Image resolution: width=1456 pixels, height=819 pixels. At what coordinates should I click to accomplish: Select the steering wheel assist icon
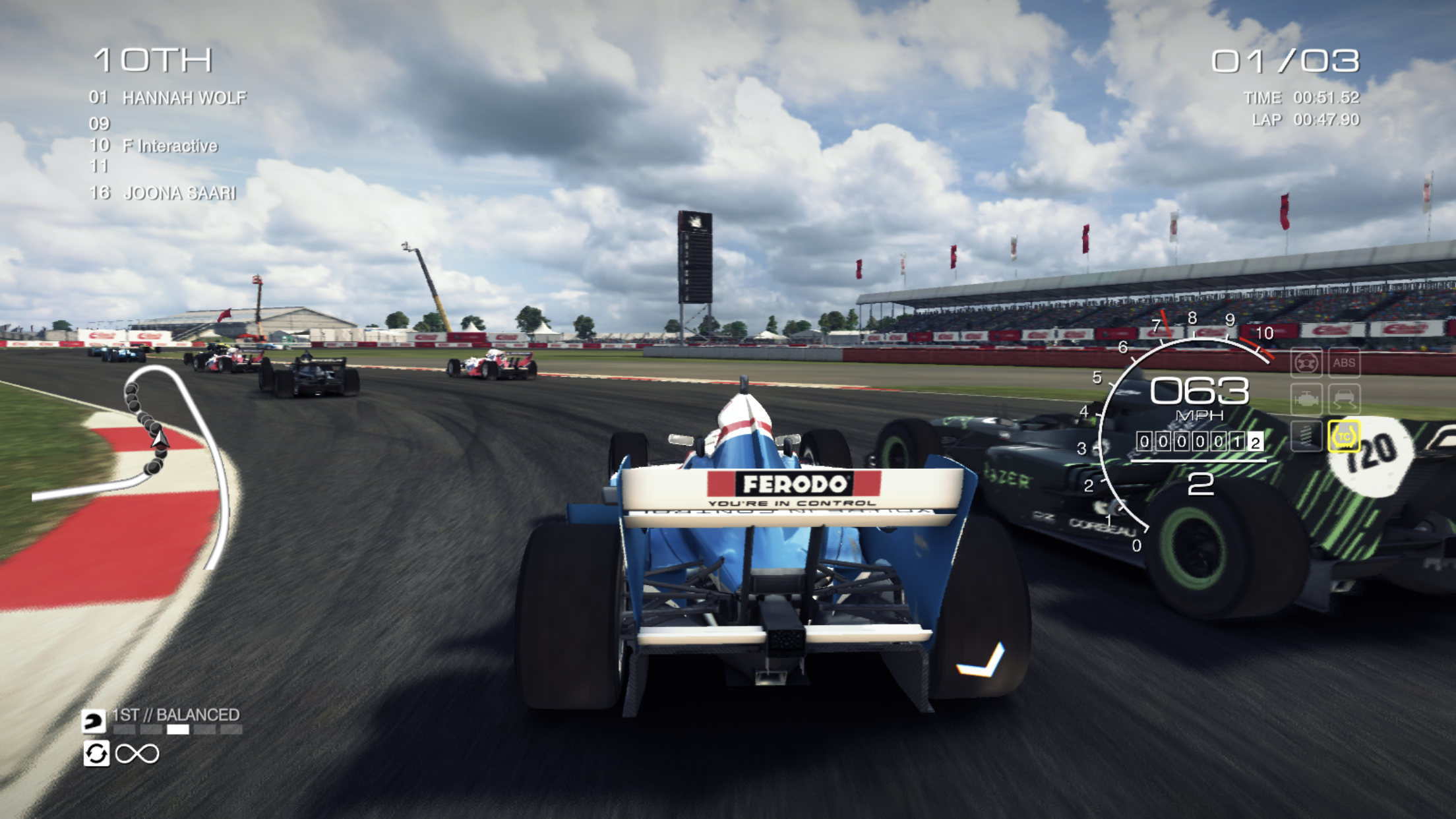[1306, 363]
